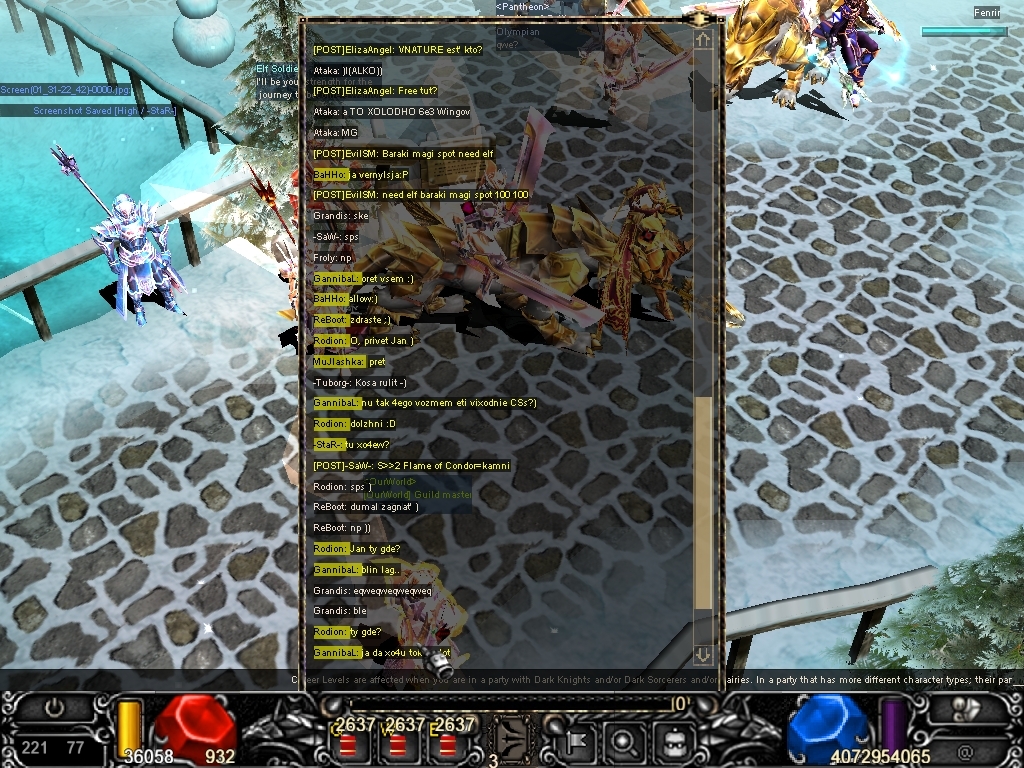
Task: Click the @ button in the corner
Action: click(965, 753)
